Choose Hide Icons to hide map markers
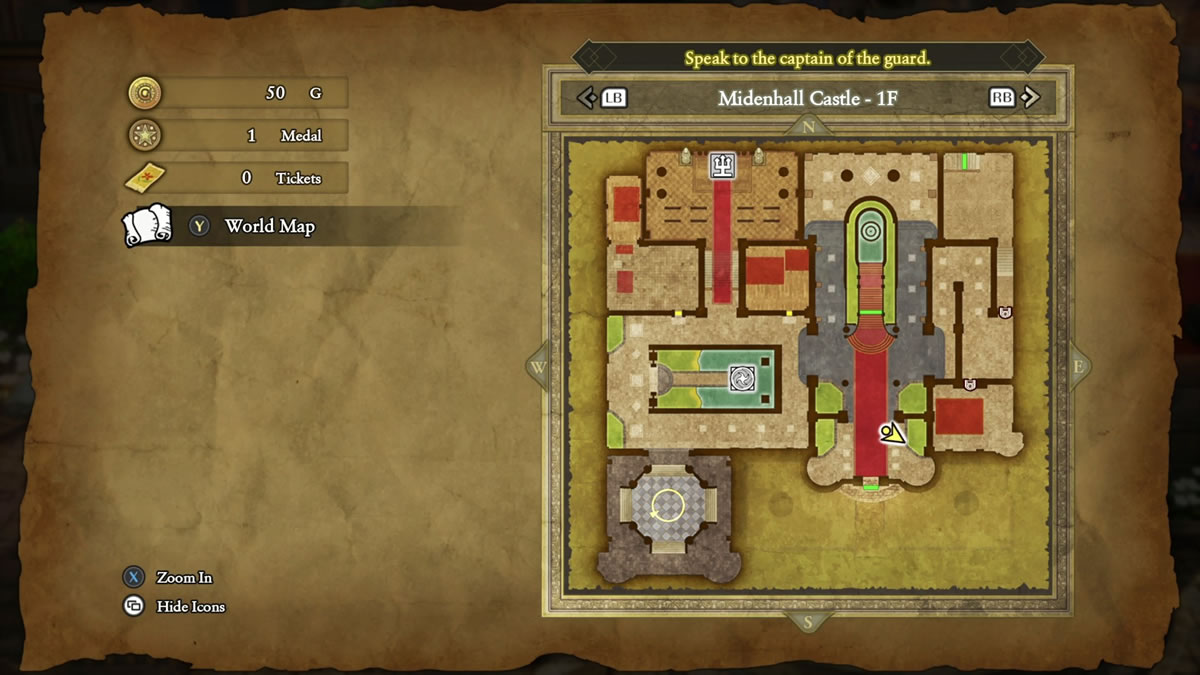1200x675 pixels. pos(190,607)
